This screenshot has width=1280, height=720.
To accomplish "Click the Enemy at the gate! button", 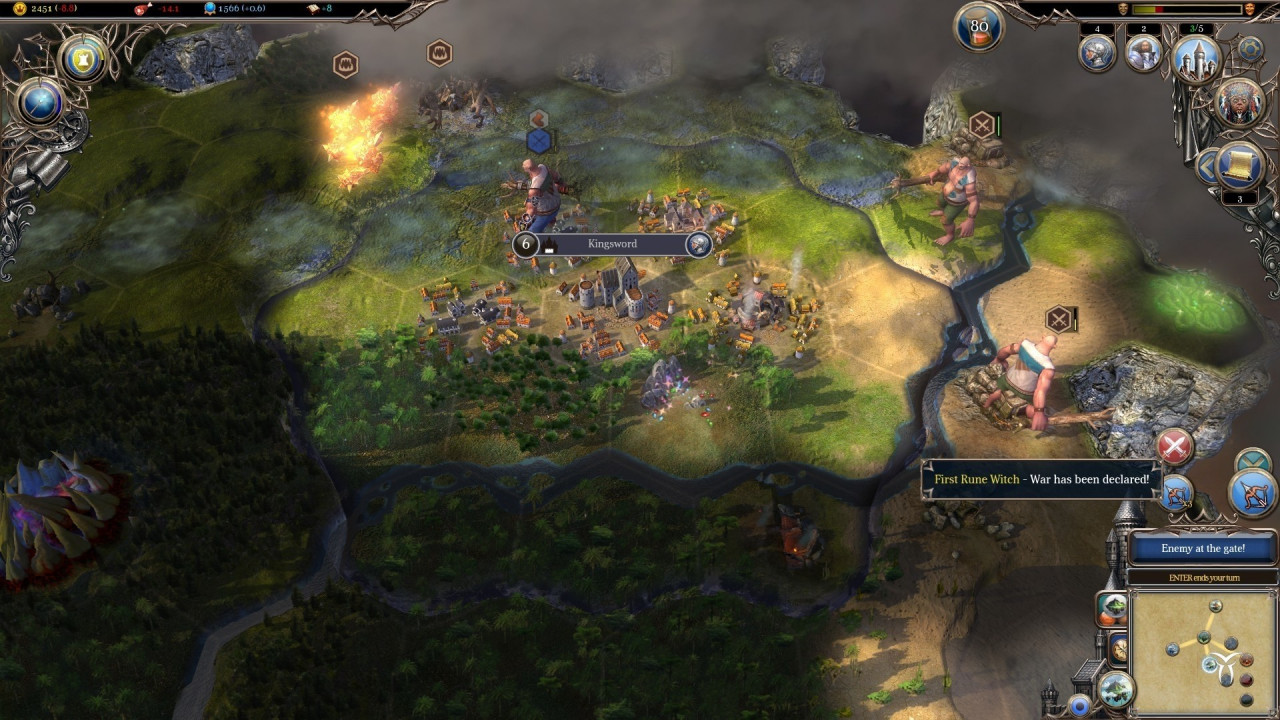I will [1203, 548].
